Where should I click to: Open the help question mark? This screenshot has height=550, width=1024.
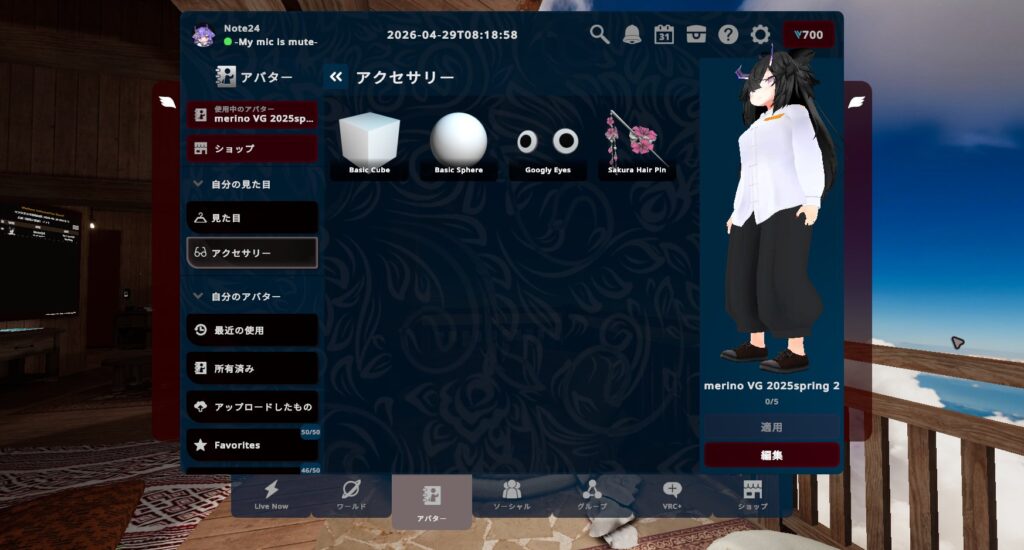[x=728, y=34]
